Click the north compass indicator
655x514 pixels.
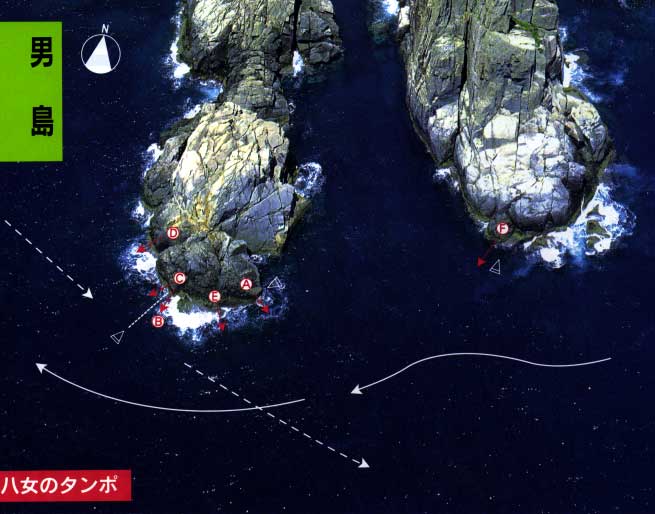click(x=100, y=53)
